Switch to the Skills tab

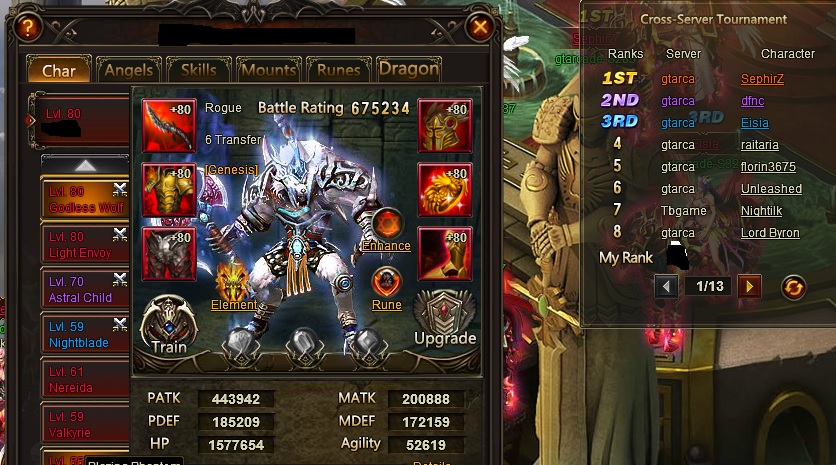pos(199,70)
